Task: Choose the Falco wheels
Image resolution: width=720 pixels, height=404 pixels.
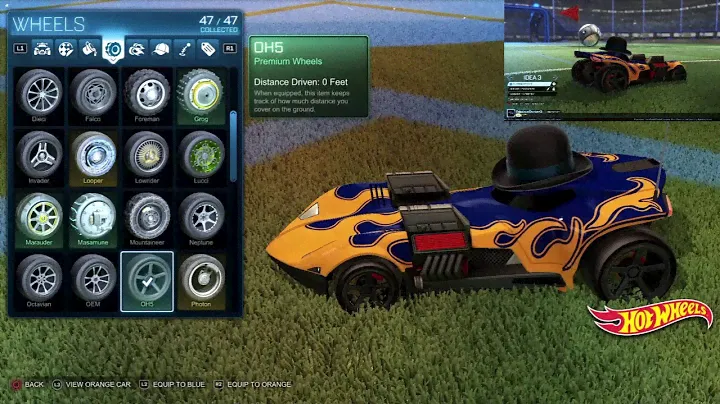Action: 94,95
